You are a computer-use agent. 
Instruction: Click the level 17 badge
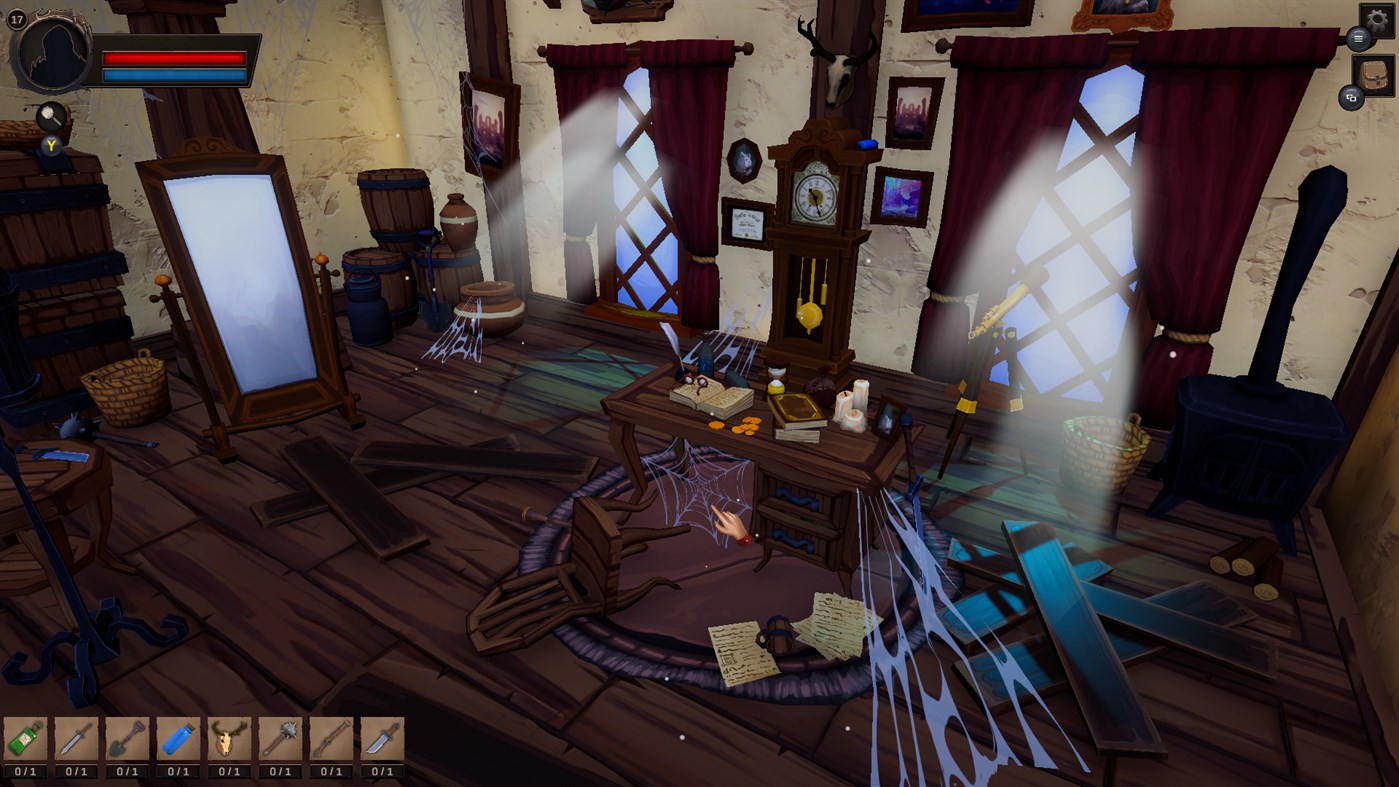tap(17, 17)
